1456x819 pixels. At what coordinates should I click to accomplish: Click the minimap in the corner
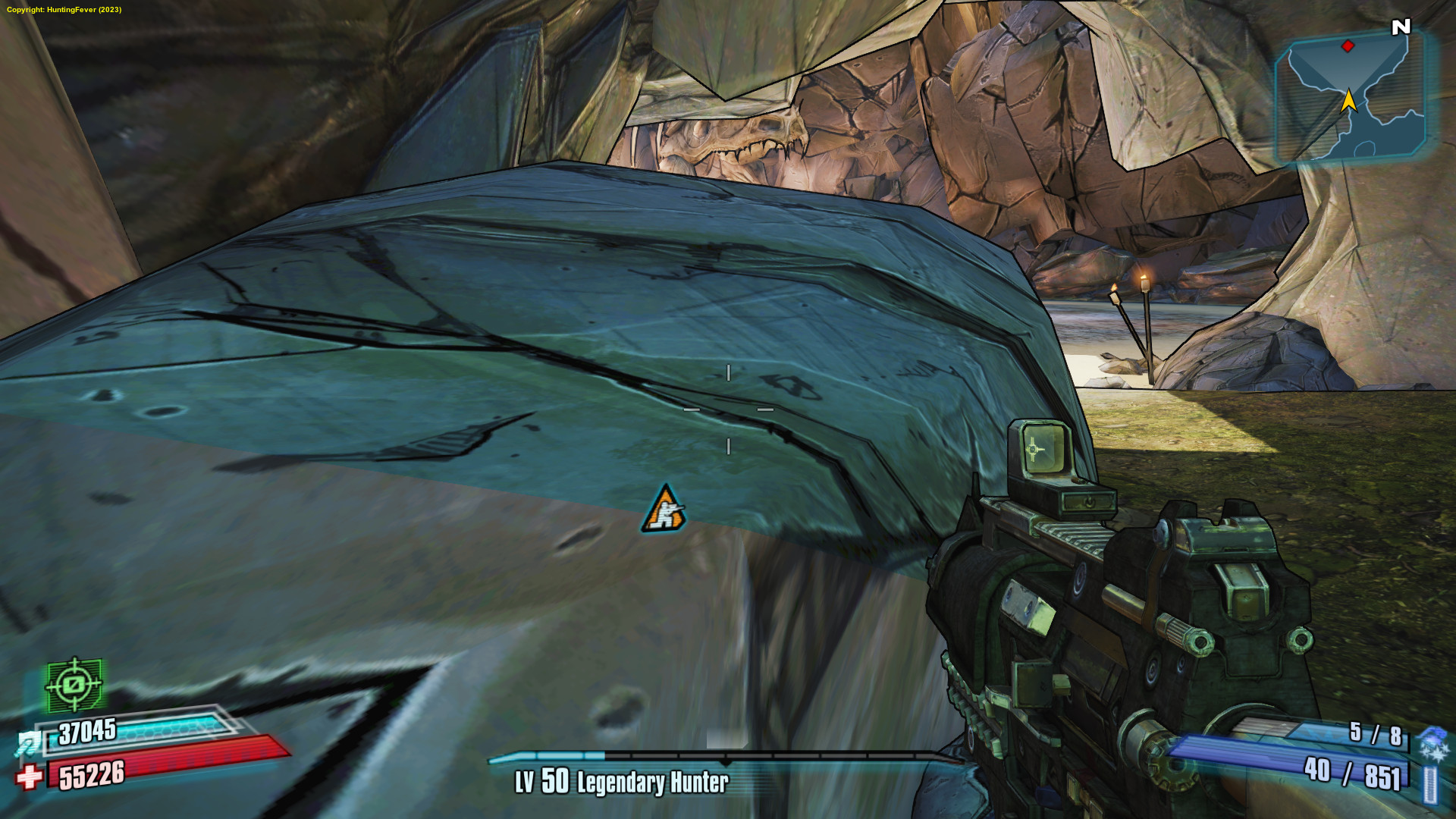[1350, 97]
